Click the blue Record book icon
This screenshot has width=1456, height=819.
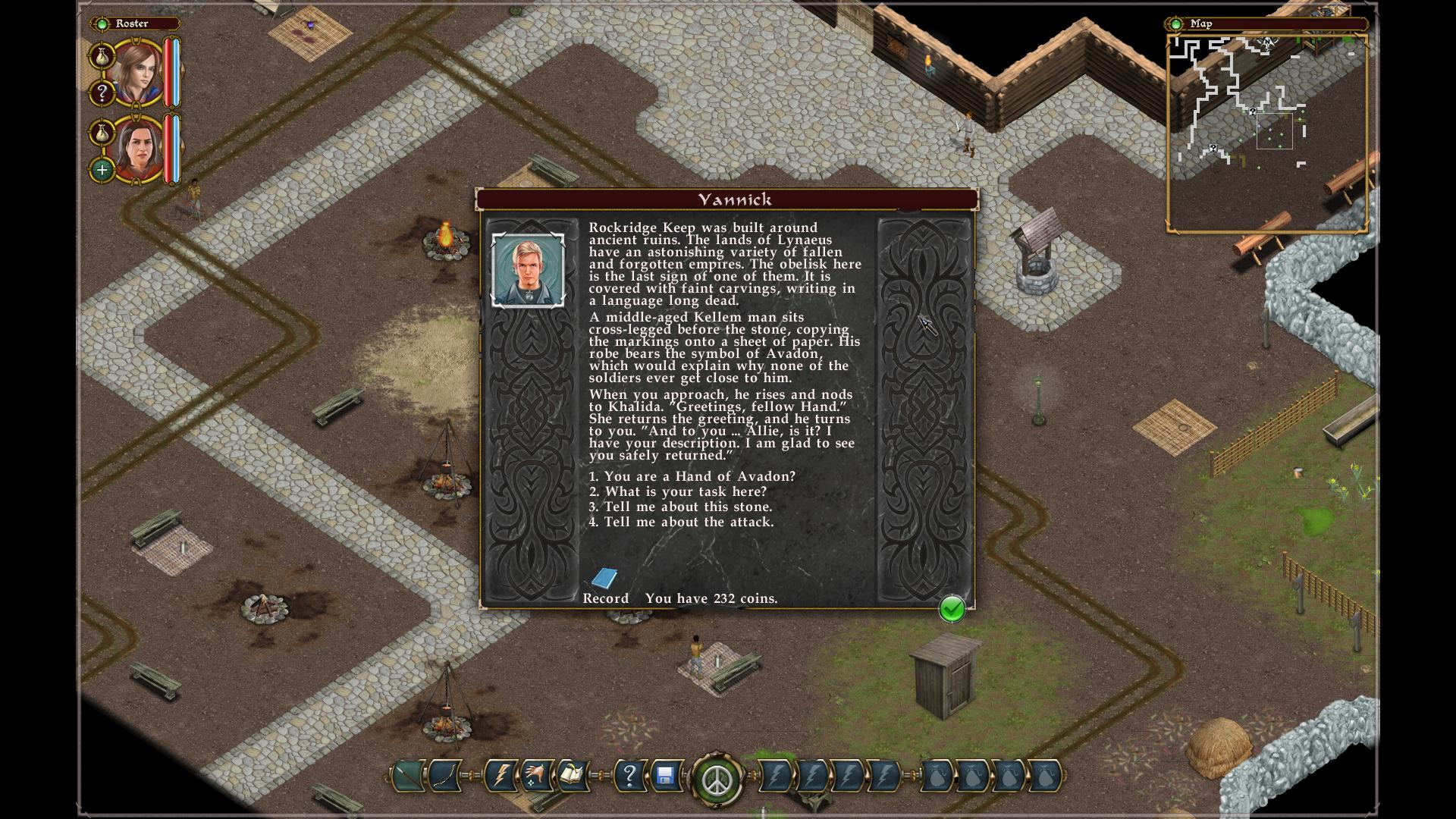pos(604,579)
